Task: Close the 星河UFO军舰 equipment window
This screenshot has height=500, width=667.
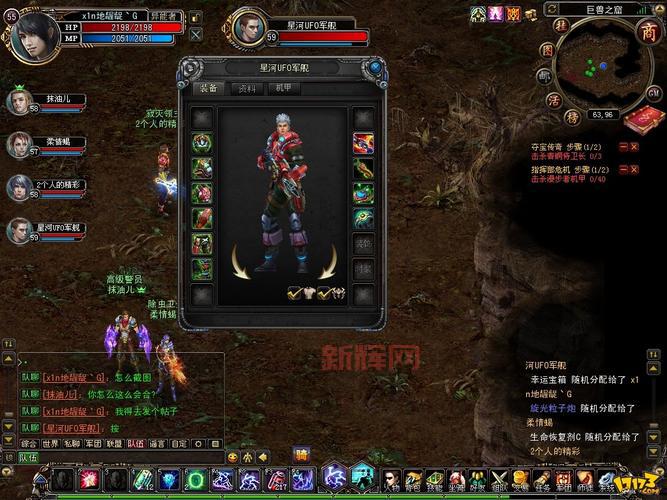Action: coord(373,68)
